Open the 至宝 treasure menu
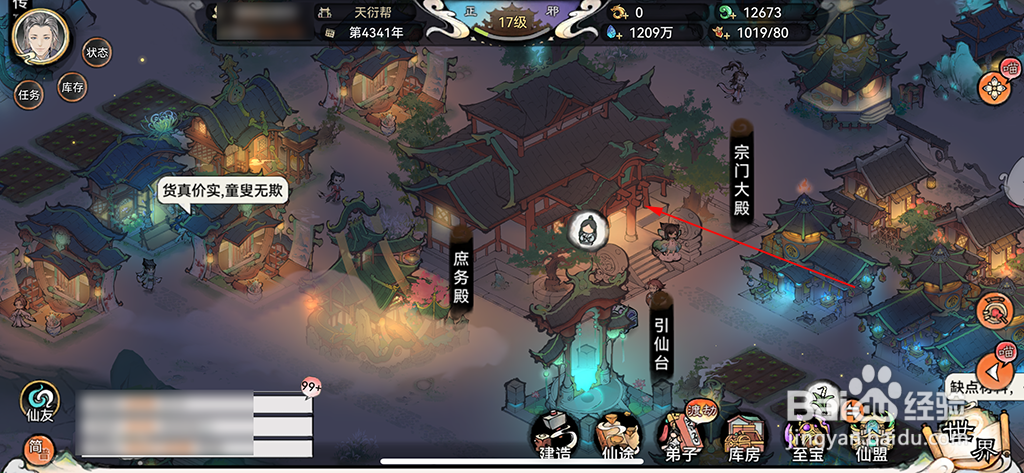 tap(805, 436)
